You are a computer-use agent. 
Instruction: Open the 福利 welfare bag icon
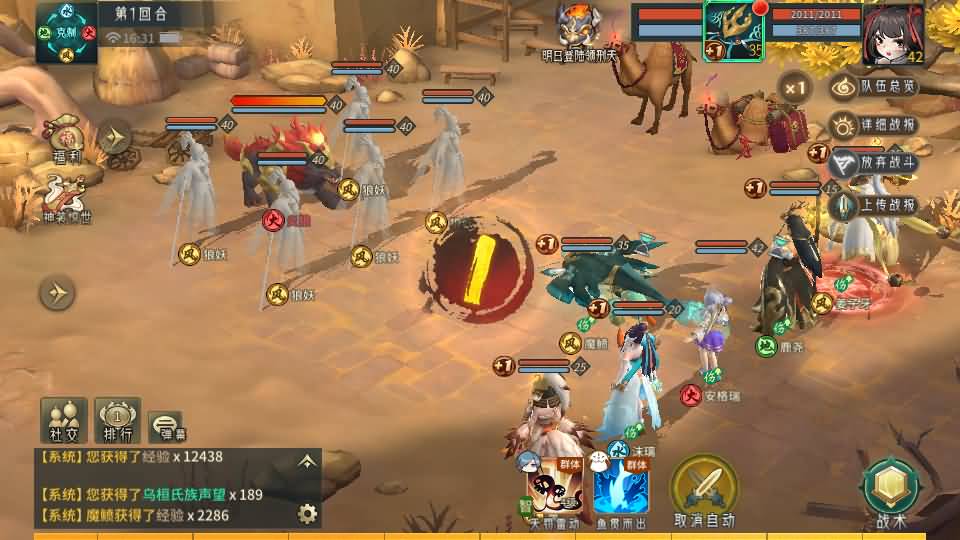66,139
